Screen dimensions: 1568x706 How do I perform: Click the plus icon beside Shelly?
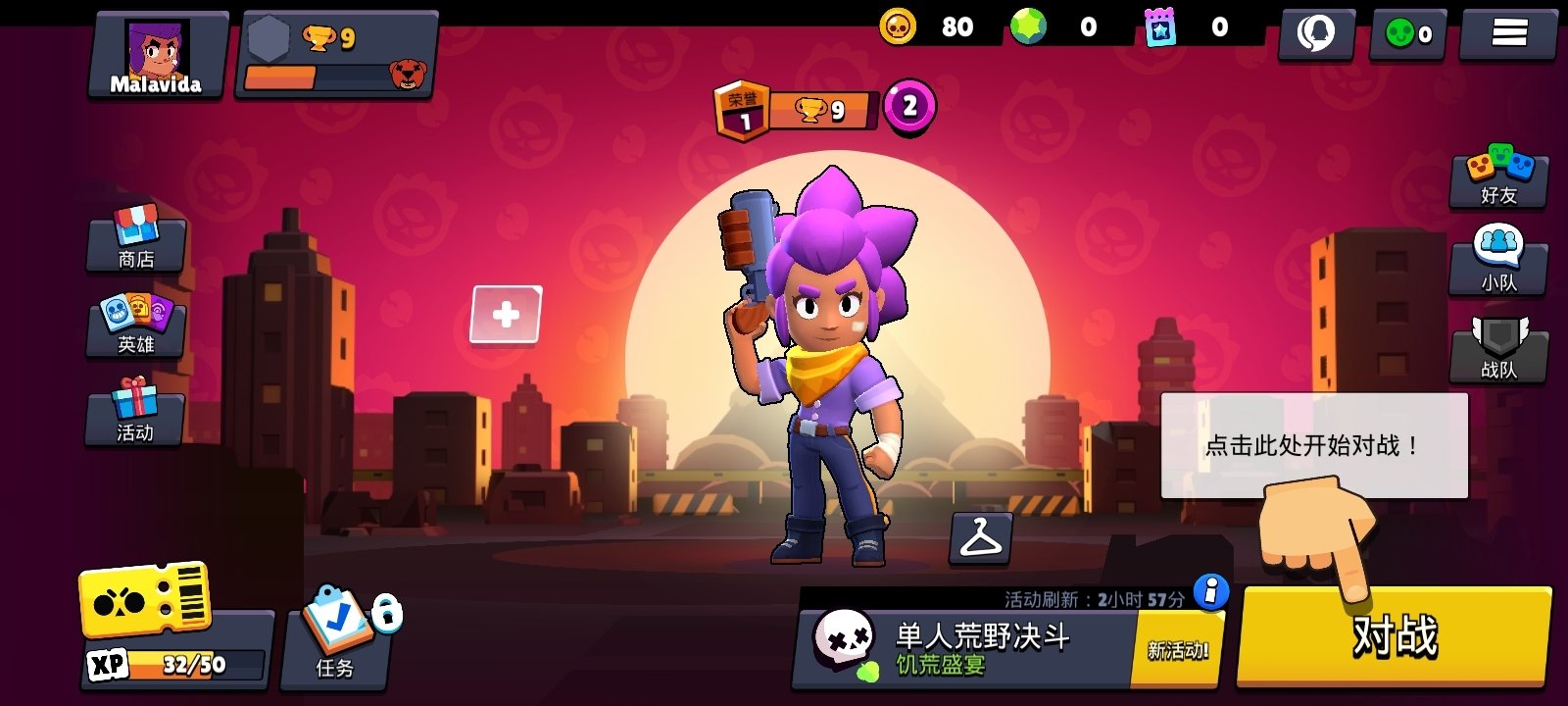pos(507,314)
